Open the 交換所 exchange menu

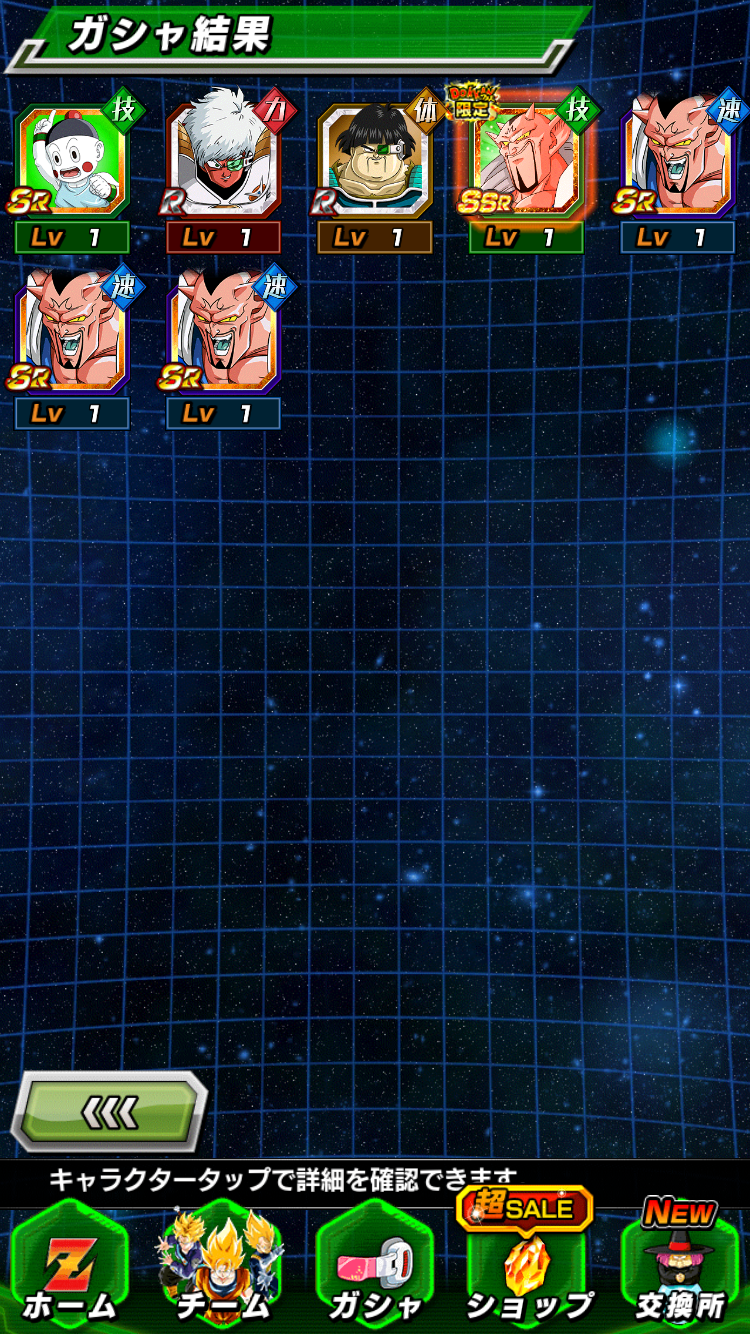pos(680,1268)
